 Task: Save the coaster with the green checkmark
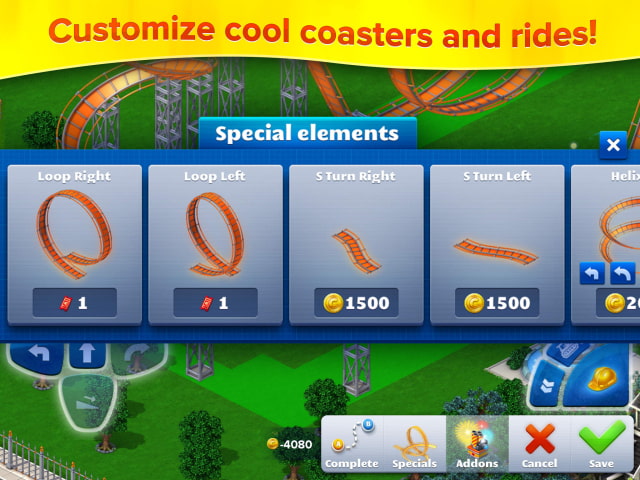pos(602,445)
